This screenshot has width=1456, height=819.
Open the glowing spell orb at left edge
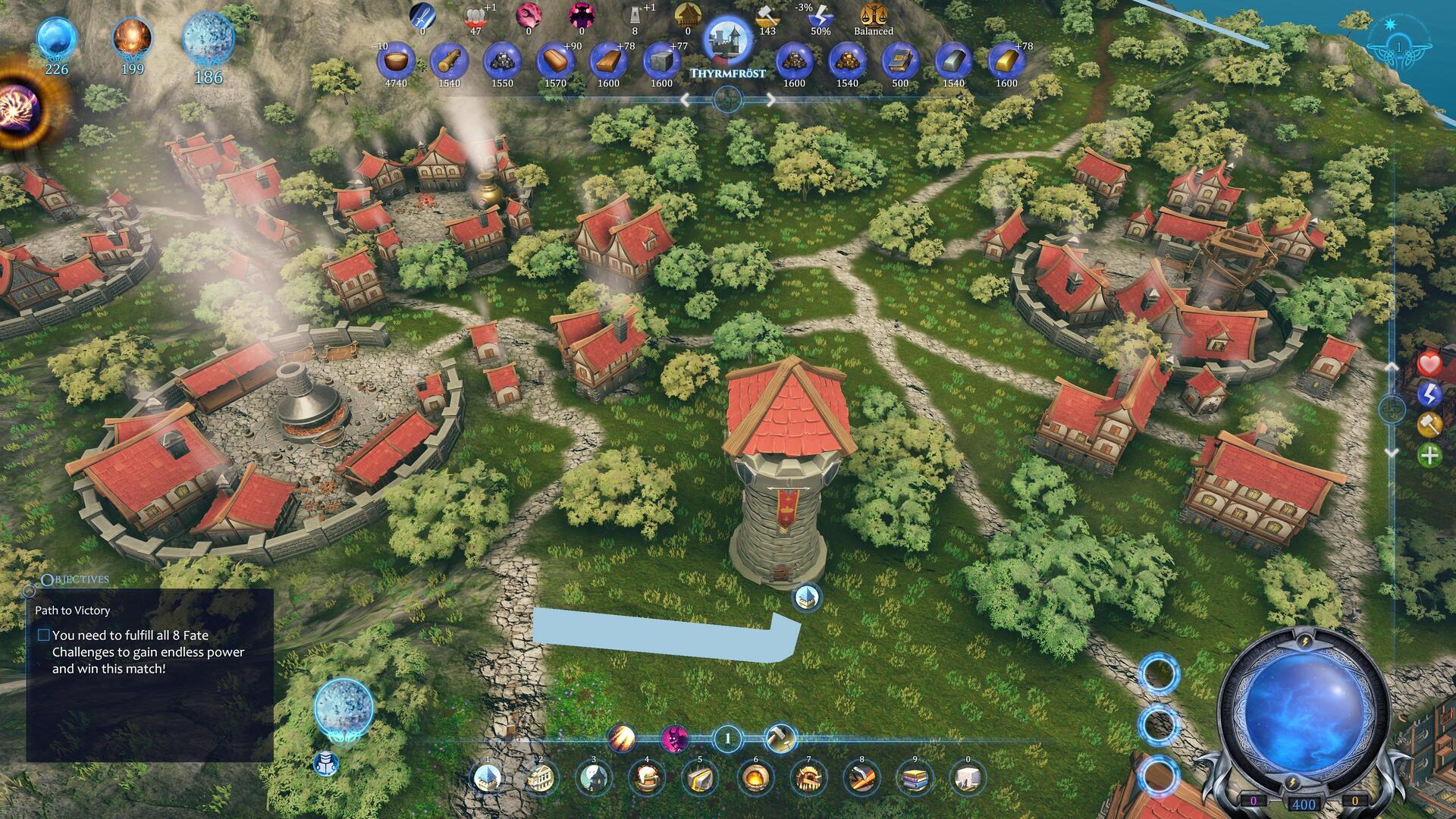[17, 106]
